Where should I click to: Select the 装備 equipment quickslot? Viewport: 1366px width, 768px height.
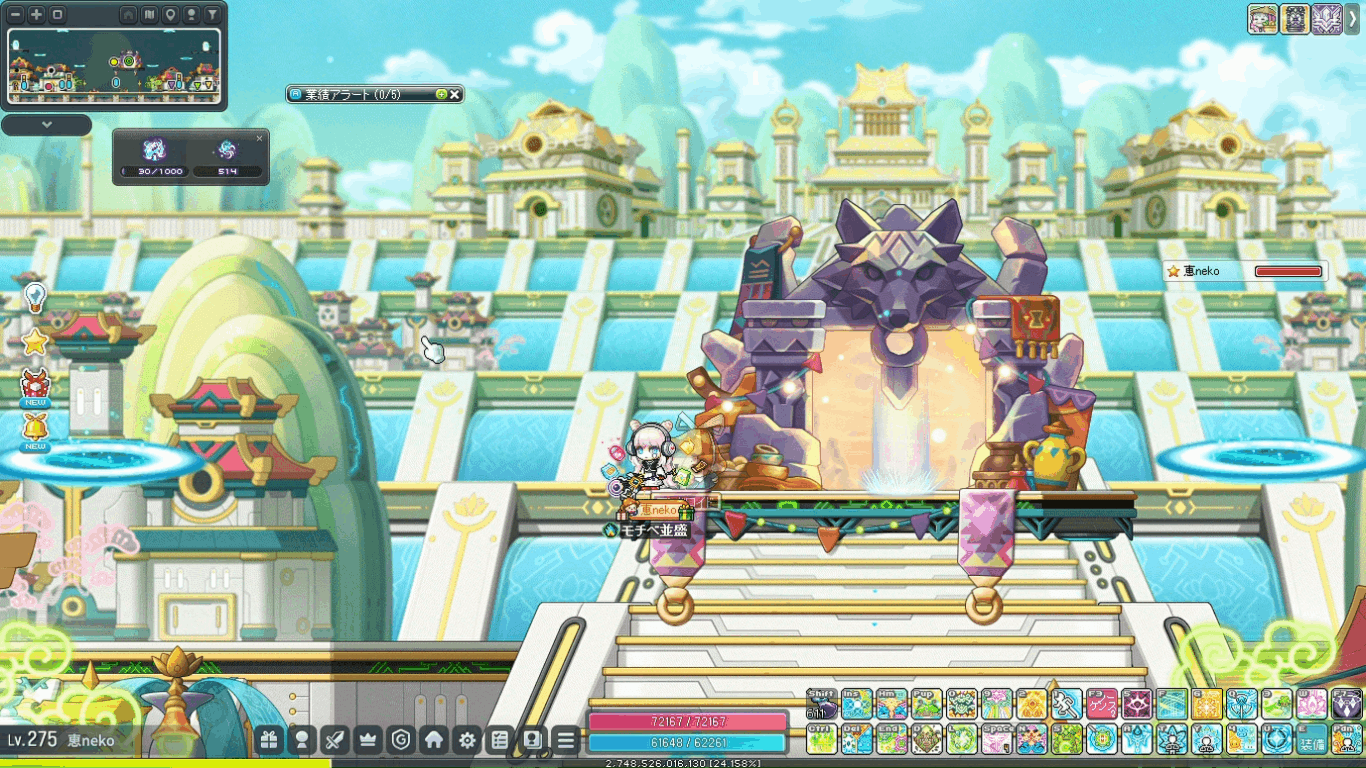[1312, 740]
